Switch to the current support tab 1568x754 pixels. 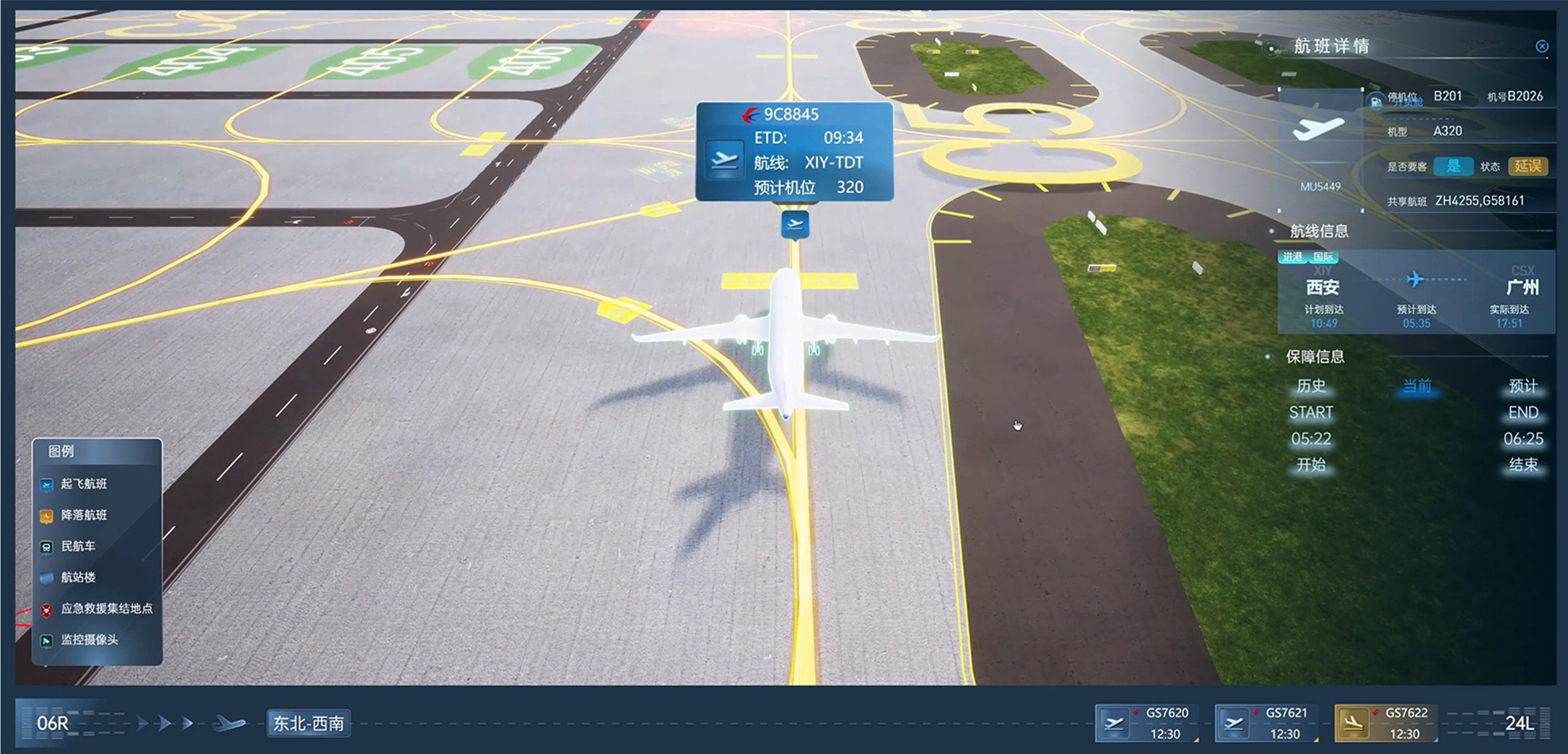click(1416, 386)
